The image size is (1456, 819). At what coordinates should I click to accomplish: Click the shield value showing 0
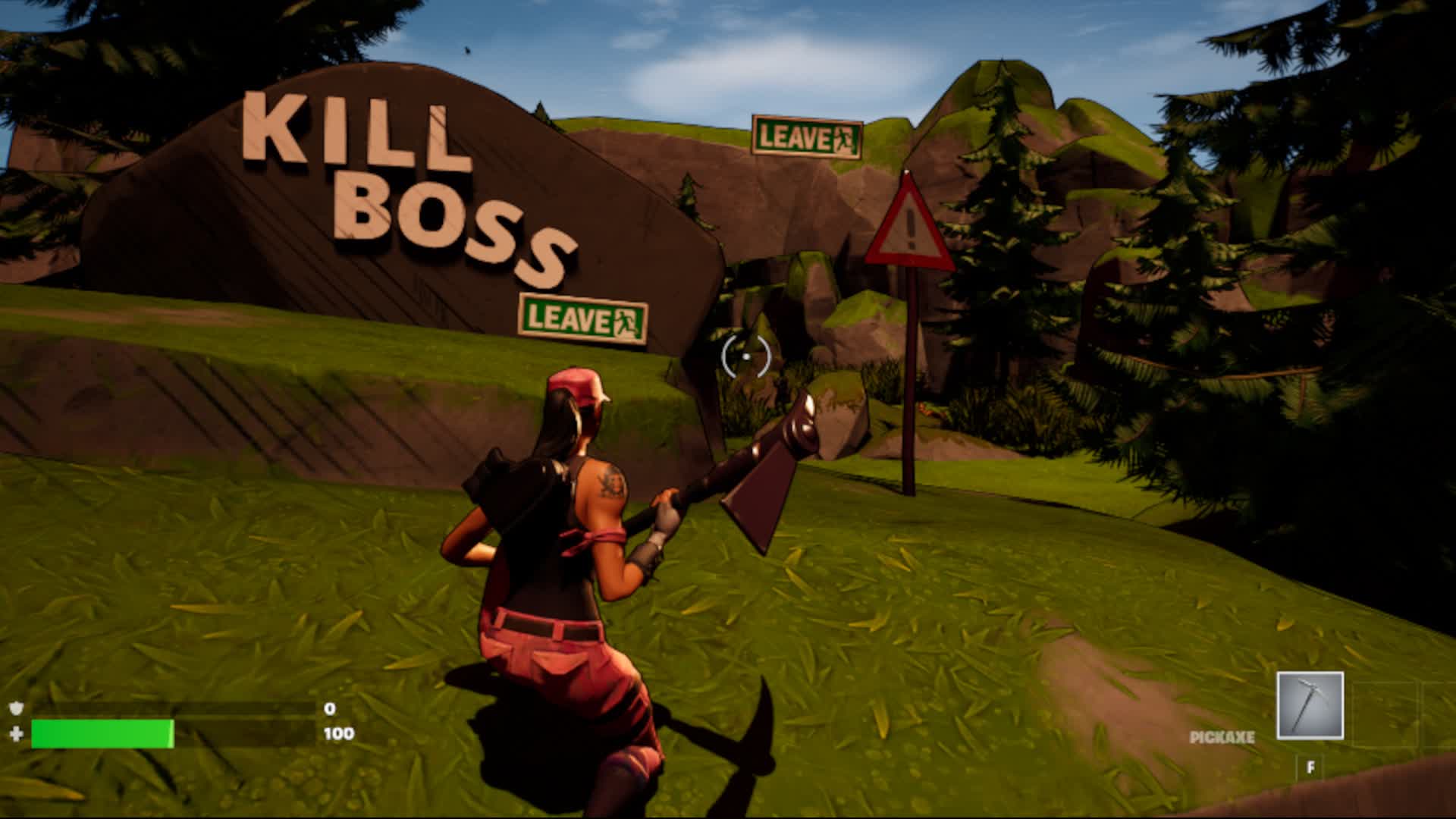tap(330, 708)
